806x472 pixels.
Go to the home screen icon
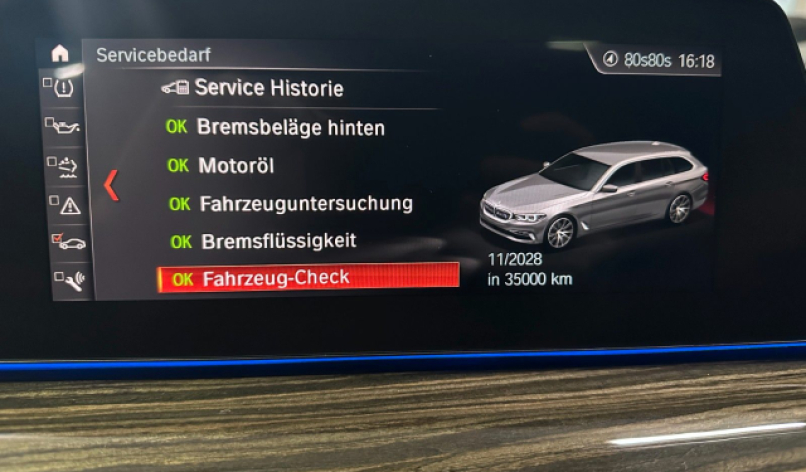(x=60, y=55)
